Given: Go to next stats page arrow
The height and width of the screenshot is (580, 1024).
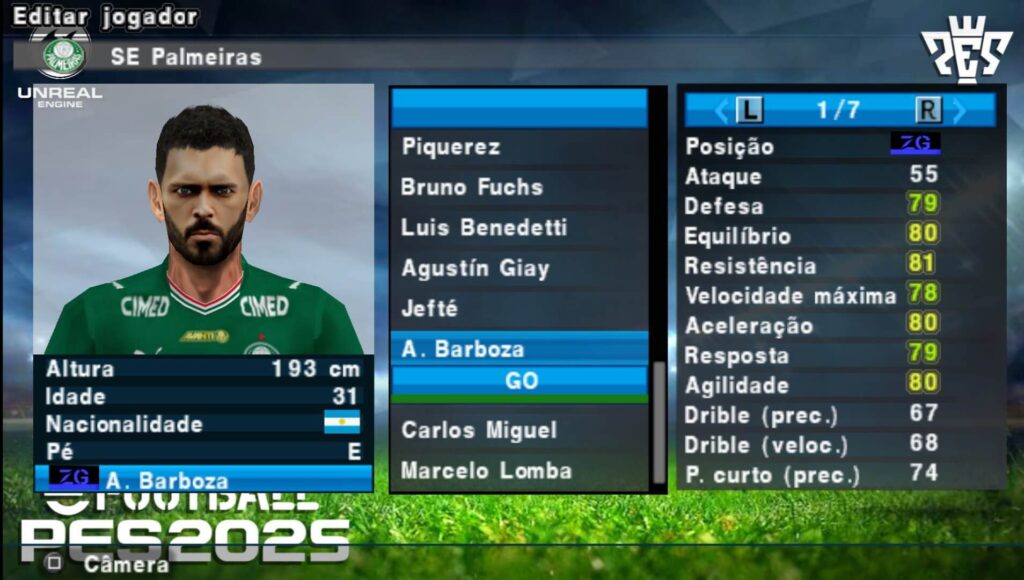Looking at the screenshot, I should point(960,110).
